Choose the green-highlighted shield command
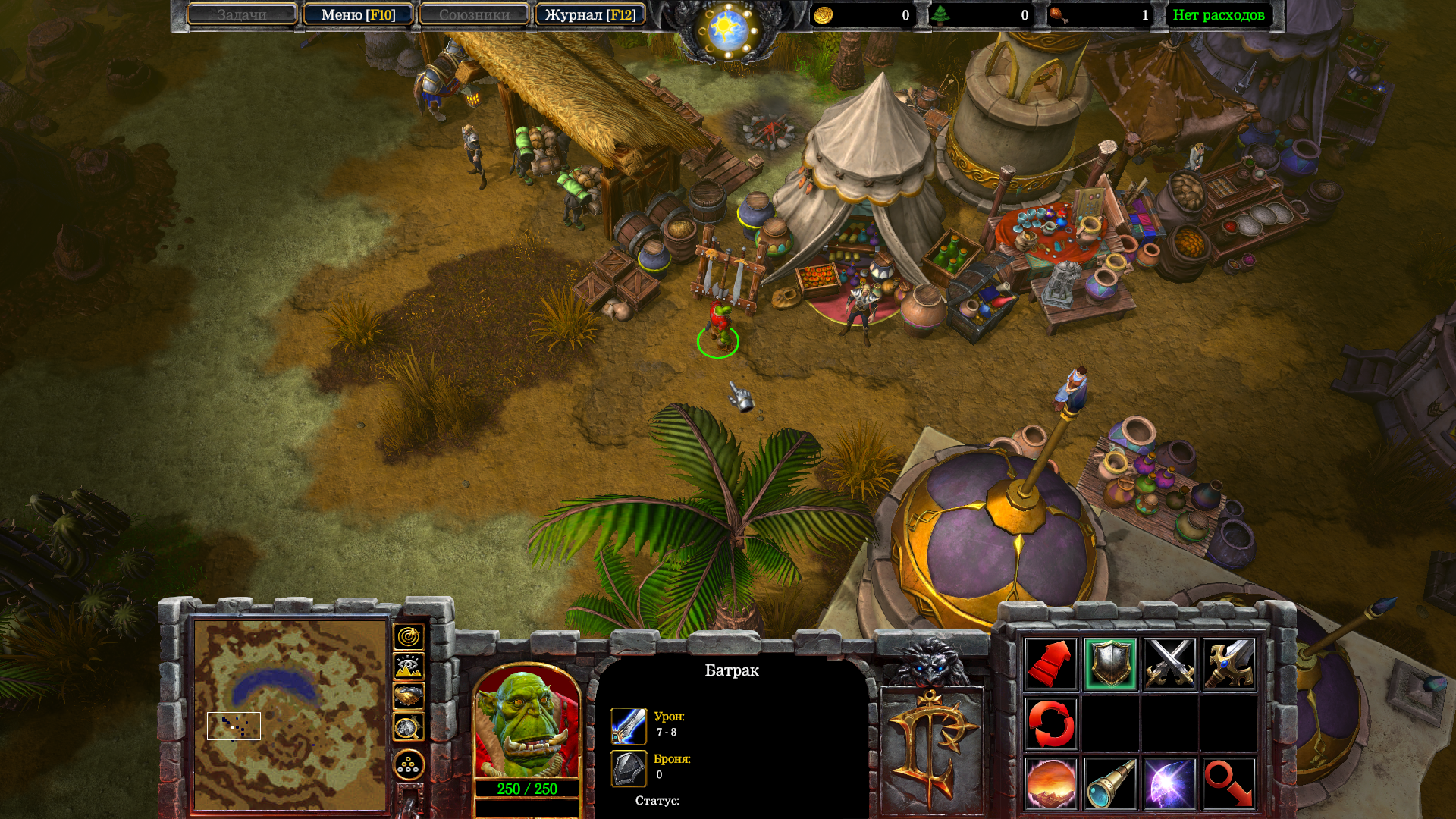 (1110, 664)
